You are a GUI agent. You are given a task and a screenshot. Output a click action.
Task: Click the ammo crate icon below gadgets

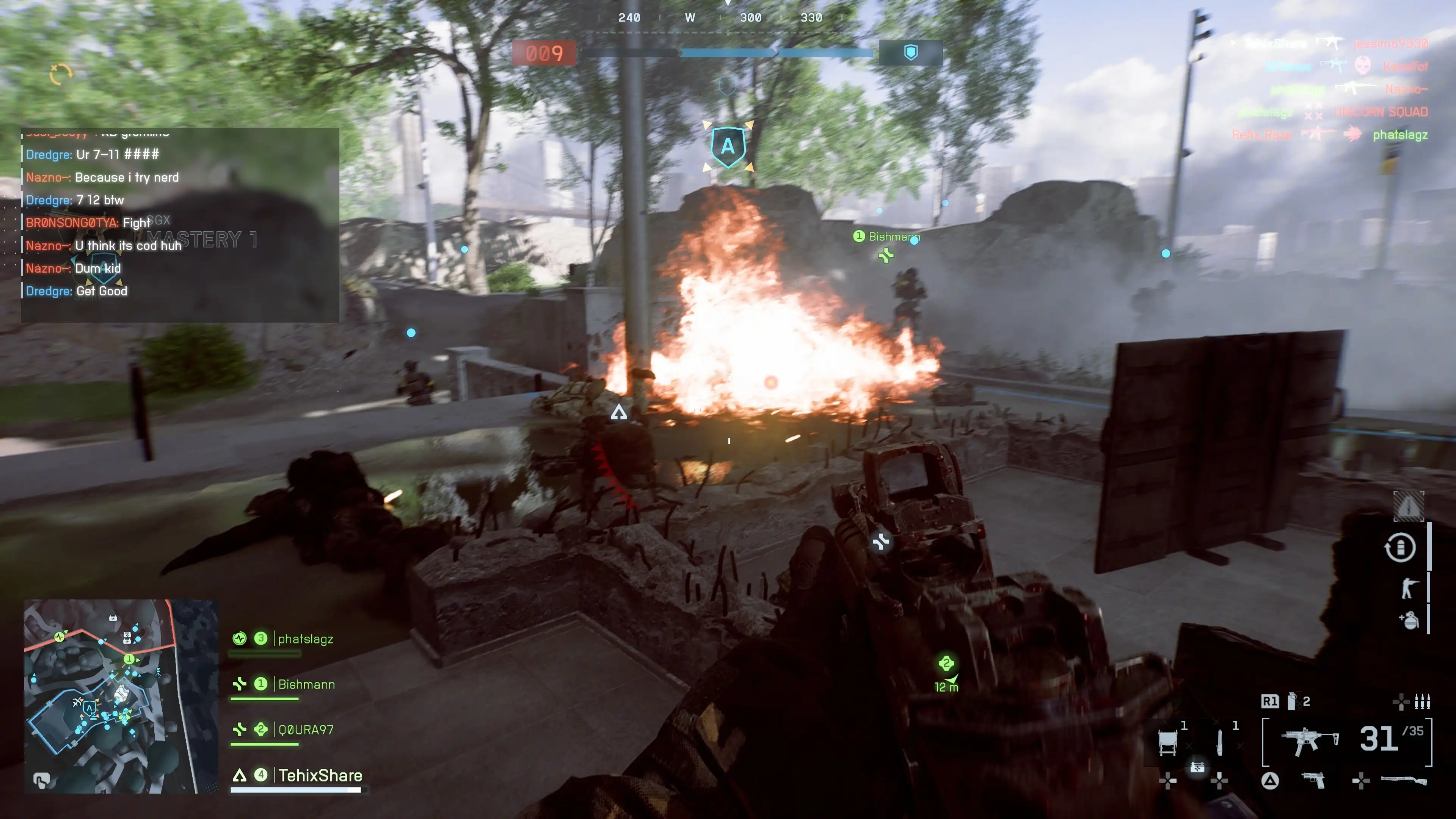coord(1197,767)
